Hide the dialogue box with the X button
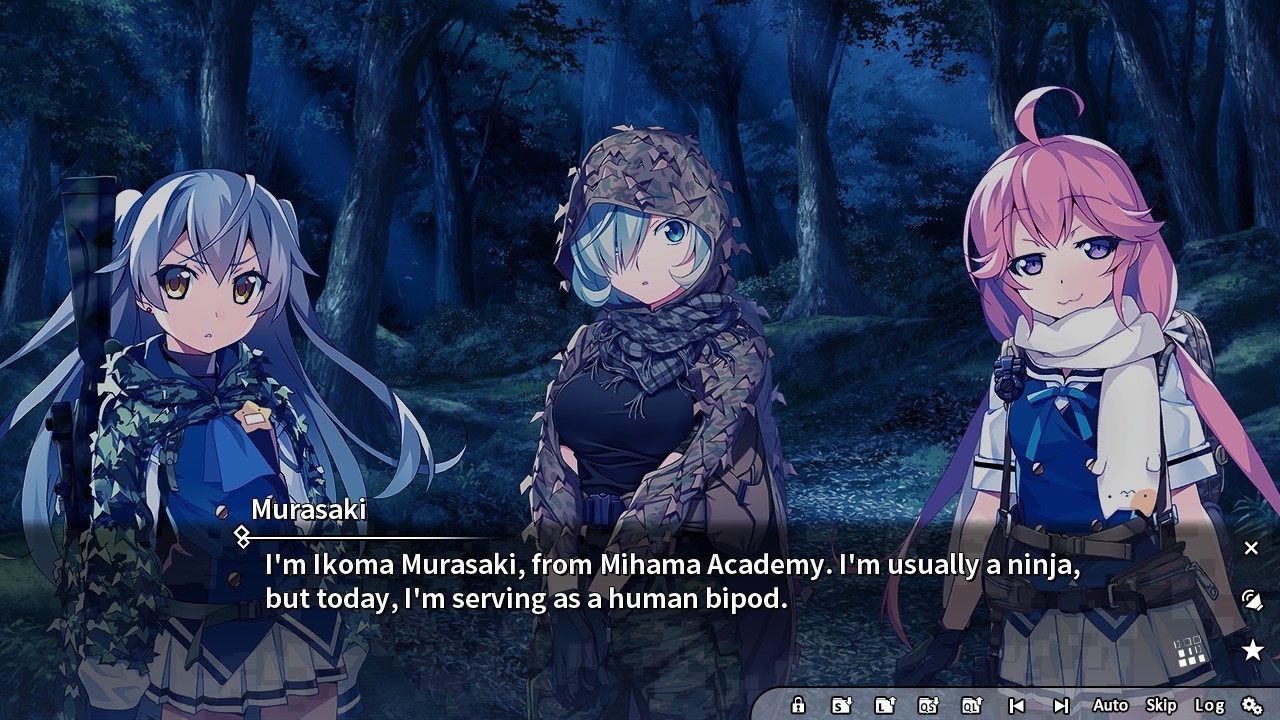This screenshot has width=1280, height=720. pos(1251,548)
